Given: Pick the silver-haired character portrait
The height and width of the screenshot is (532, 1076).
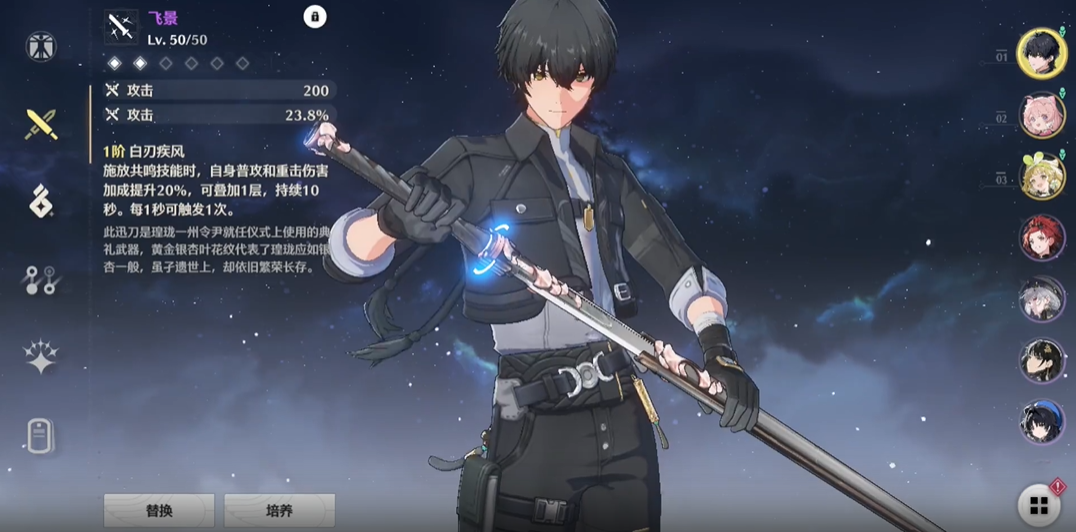Looking at the screenshot, I should (x=1041, y=299).
